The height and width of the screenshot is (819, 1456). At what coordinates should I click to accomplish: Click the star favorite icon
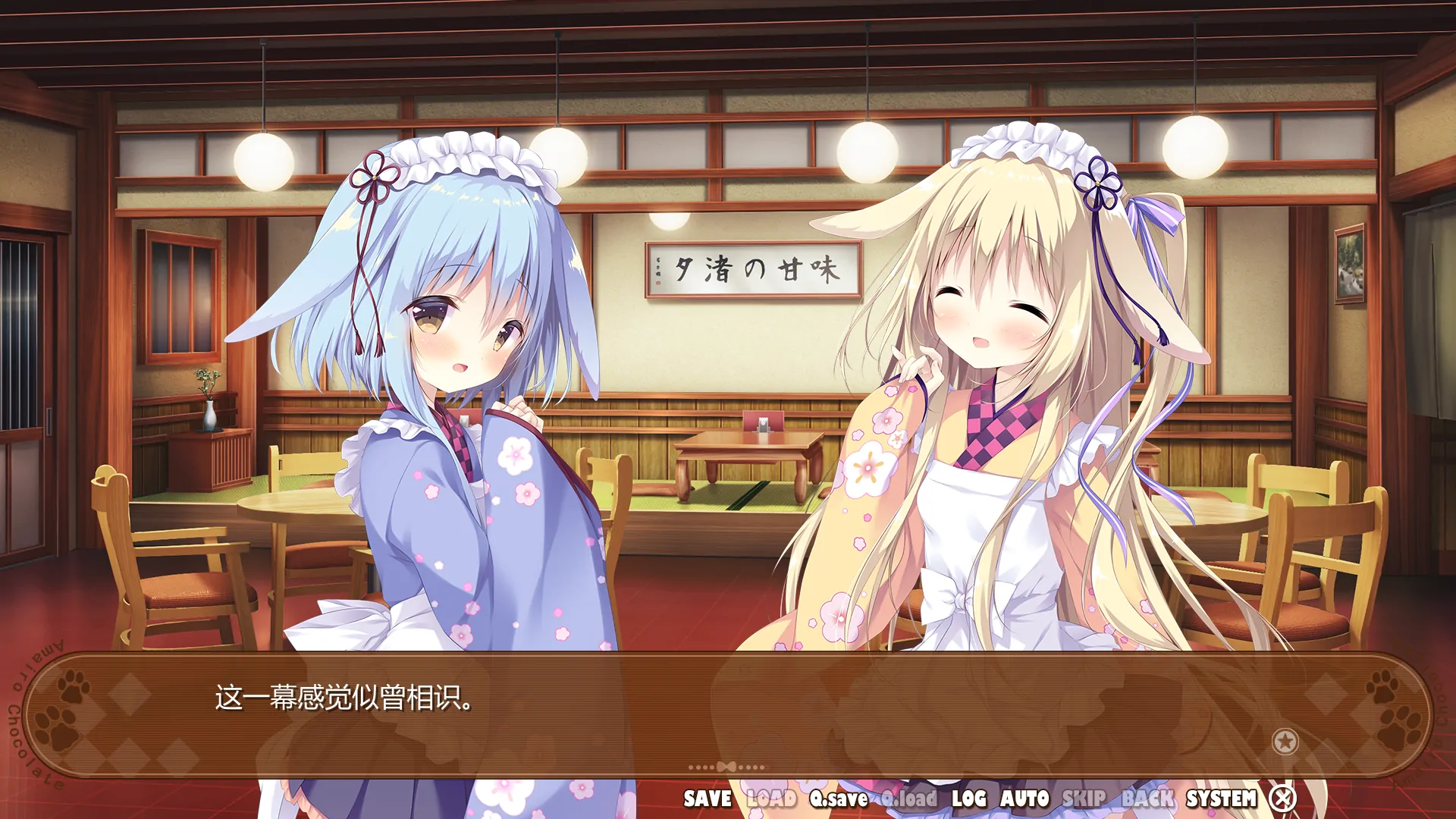pyautogui.click(x=1285, y=742)
